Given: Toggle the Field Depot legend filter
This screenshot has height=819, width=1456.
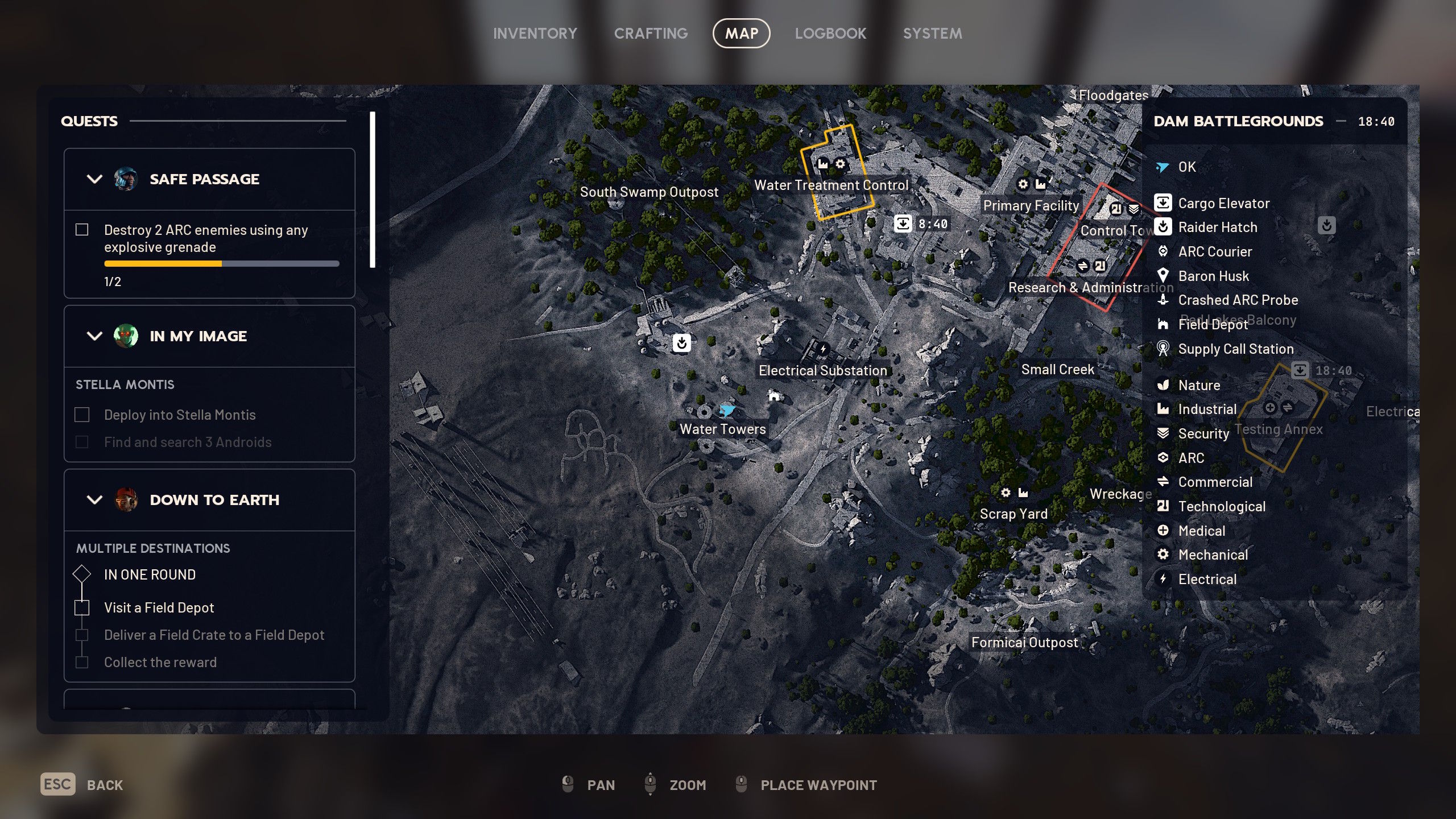Looking at the screenshot, I should [x=1212, y=324].
